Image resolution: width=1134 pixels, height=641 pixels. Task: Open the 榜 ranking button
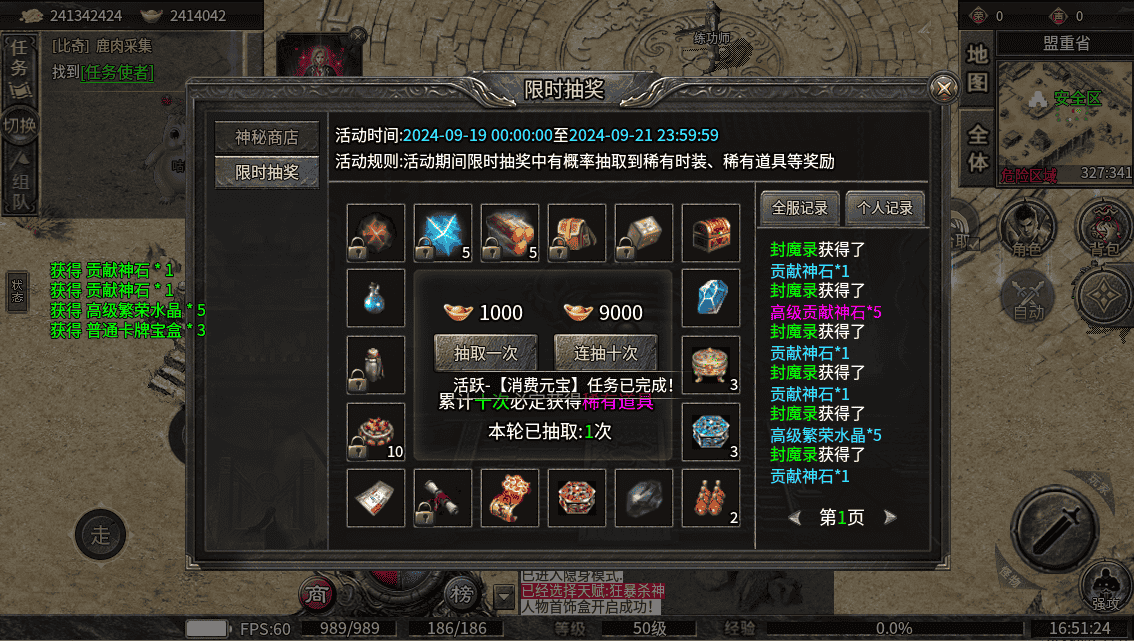click(461, 594)
